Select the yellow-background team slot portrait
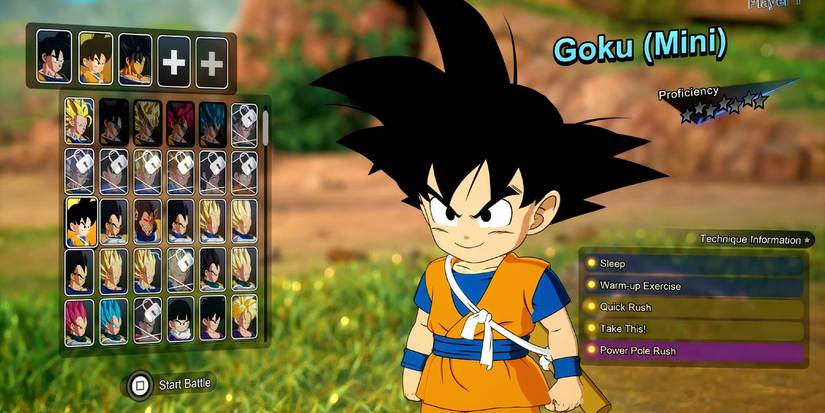Image resolution: width=825 pixels, height=413 pixels. [95, 58]
